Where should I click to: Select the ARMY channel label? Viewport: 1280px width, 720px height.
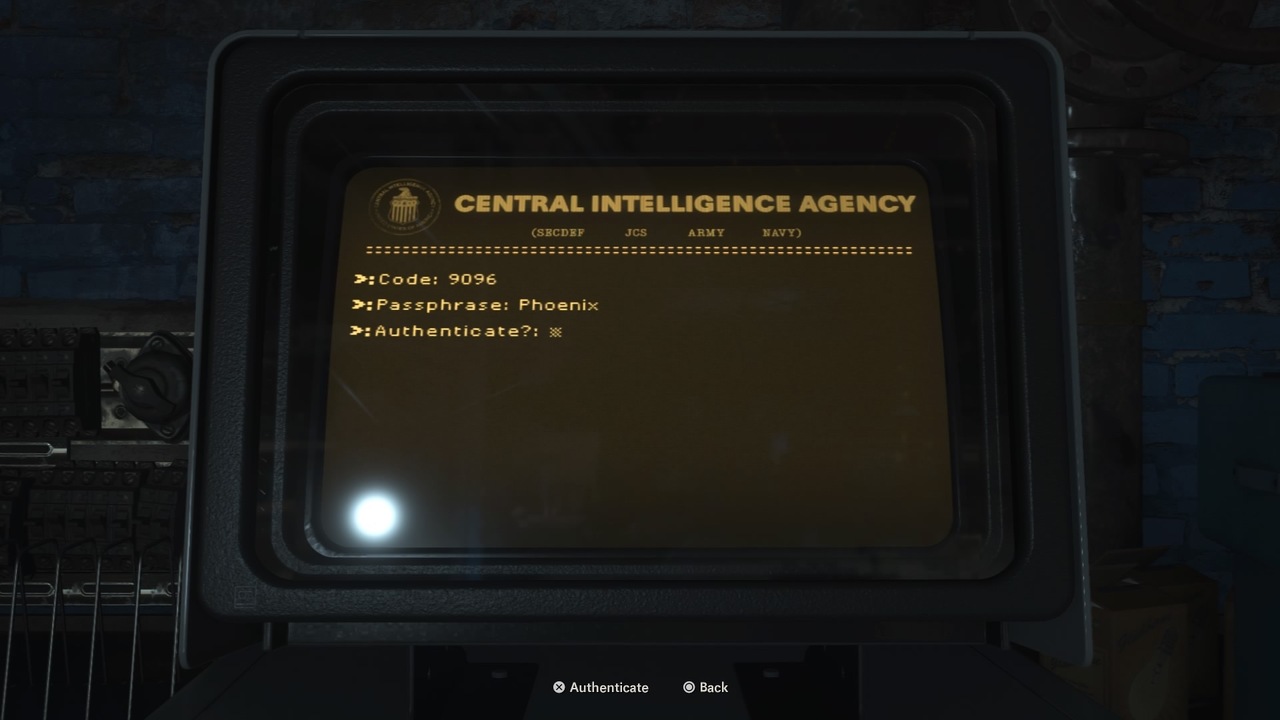(x=705, y=232)
